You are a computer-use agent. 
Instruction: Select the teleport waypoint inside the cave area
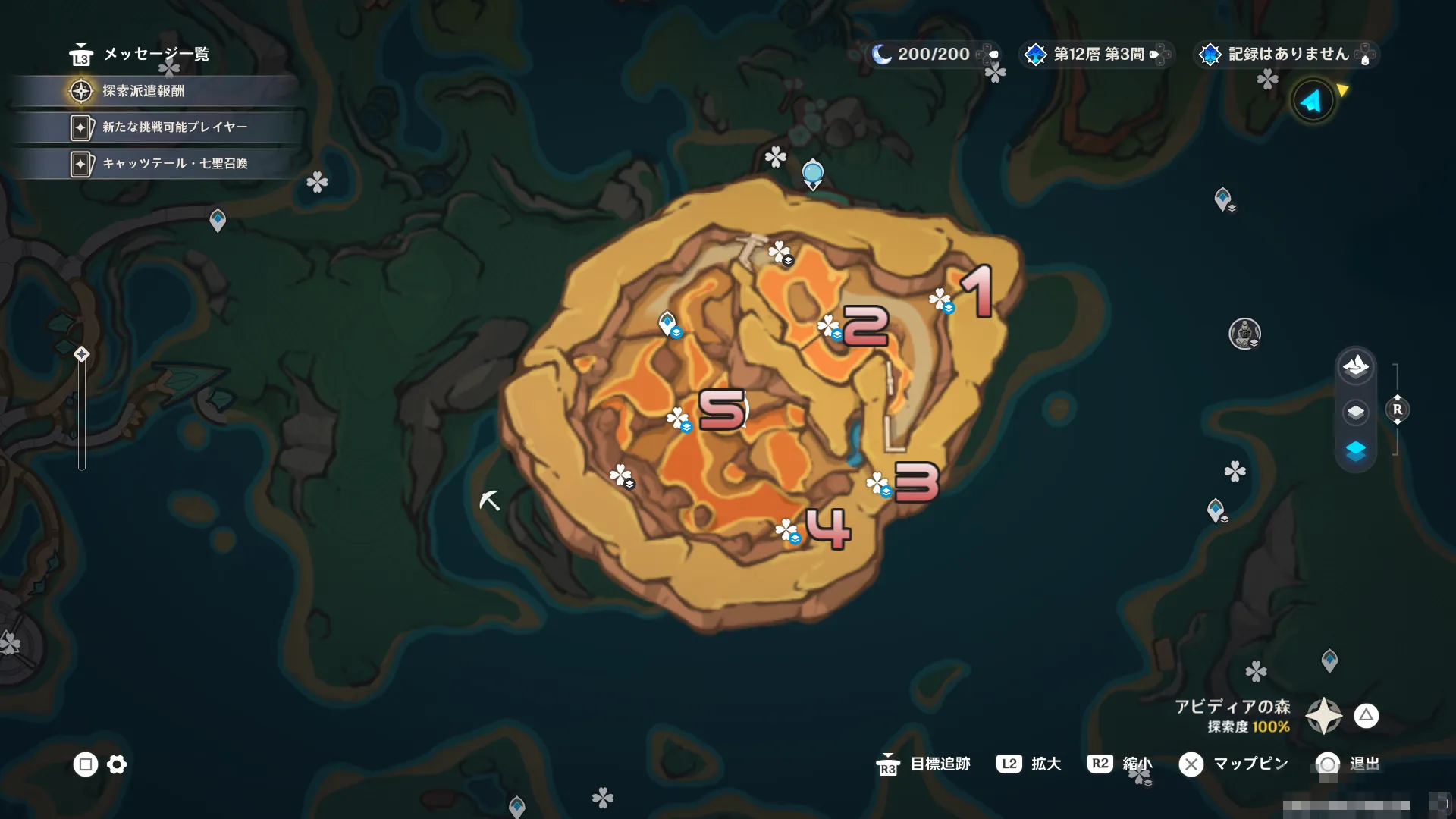tap(667, 323)
